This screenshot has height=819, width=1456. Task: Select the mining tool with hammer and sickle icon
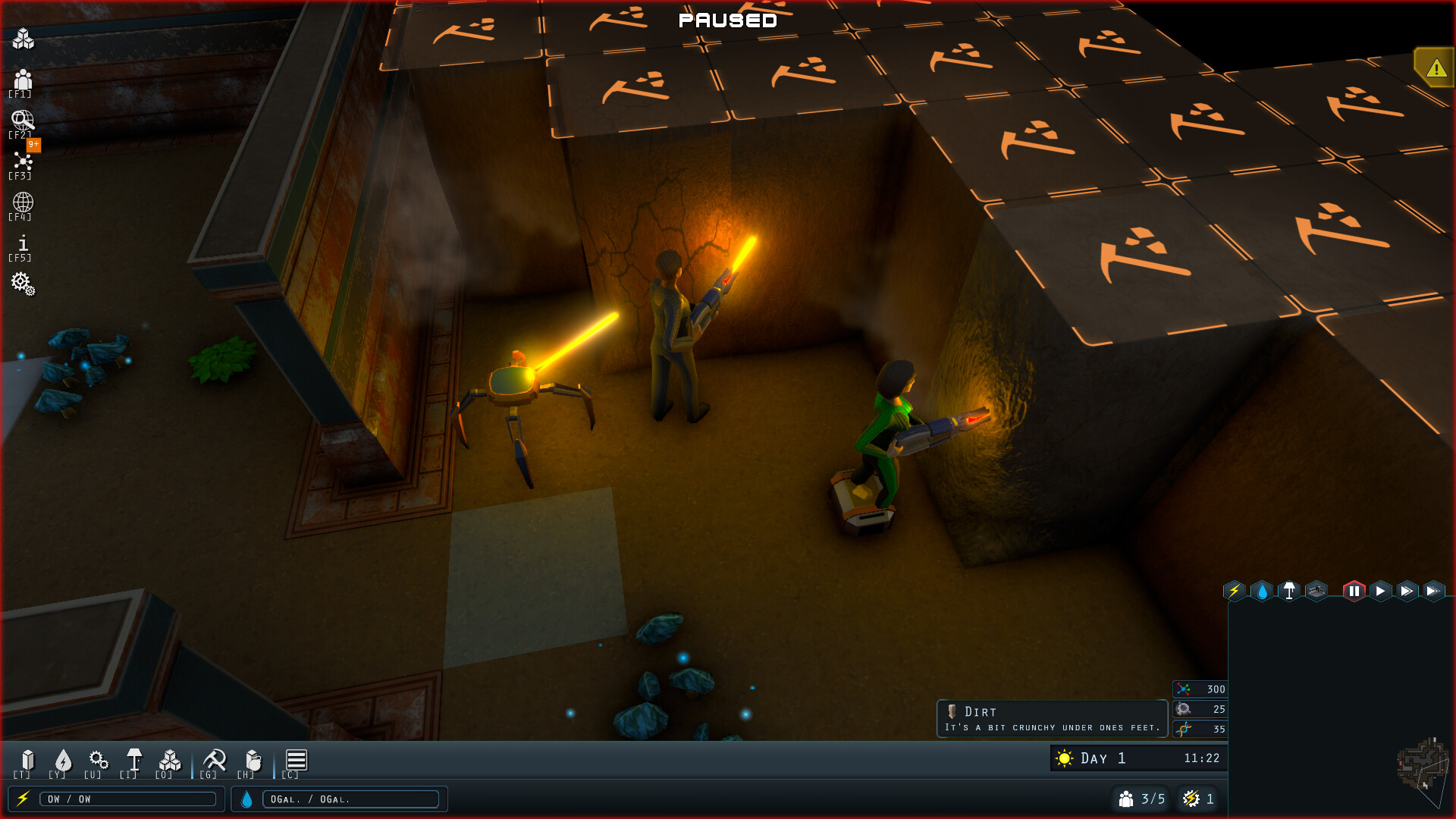tap(213, 761)
